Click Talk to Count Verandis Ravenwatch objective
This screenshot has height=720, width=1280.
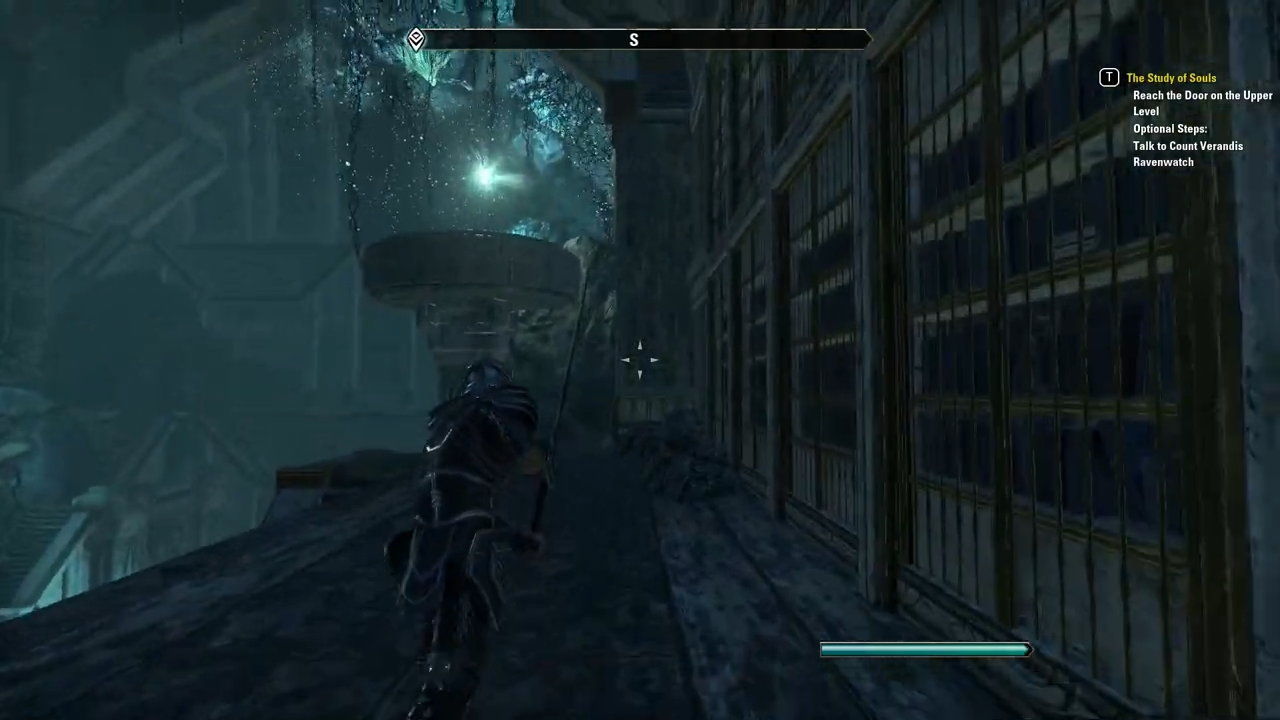(x=1188, y=153)
